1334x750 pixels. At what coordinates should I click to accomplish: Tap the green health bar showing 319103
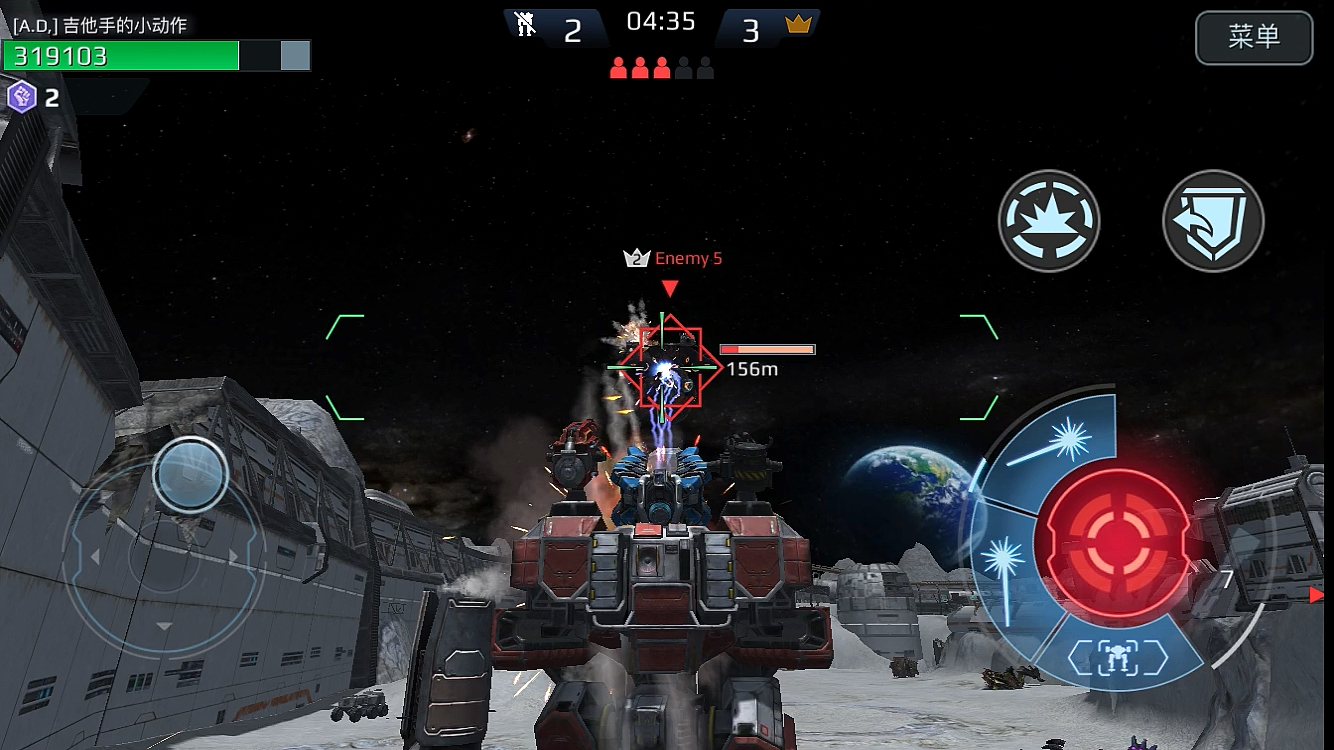click(x=120, y=56)
